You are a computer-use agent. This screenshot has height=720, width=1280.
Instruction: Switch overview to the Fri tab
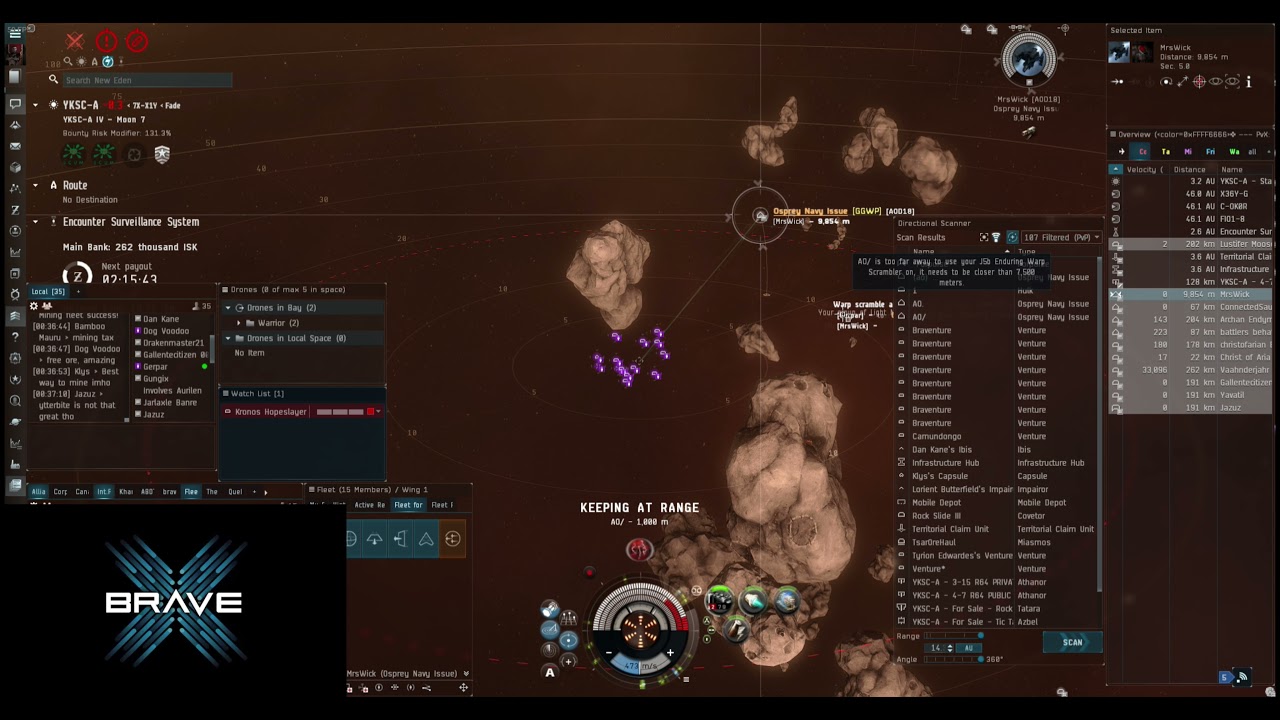[x=1210, y=152]
